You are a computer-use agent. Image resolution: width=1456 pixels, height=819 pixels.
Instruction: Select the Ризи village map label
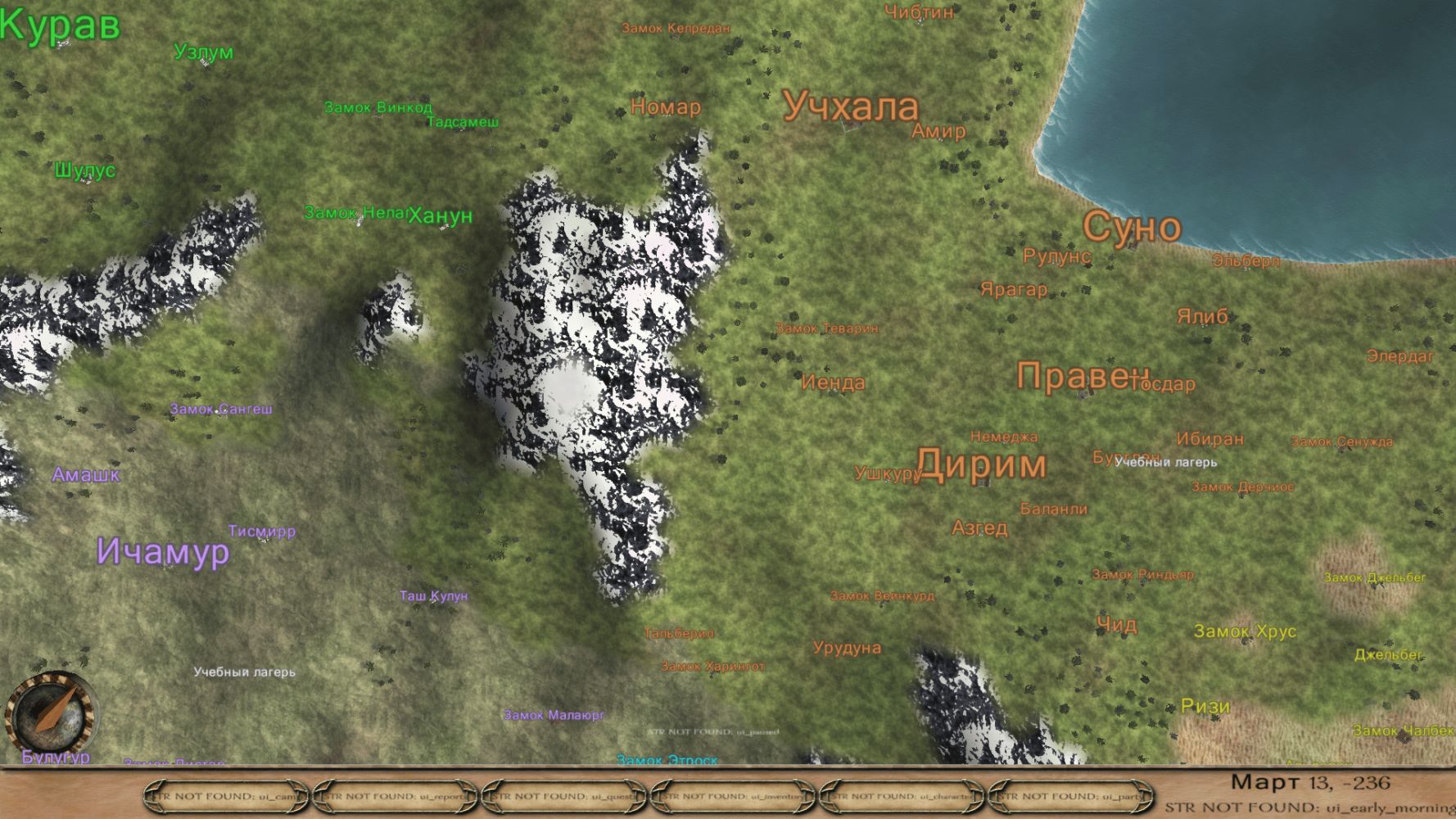pos(1205,706)
